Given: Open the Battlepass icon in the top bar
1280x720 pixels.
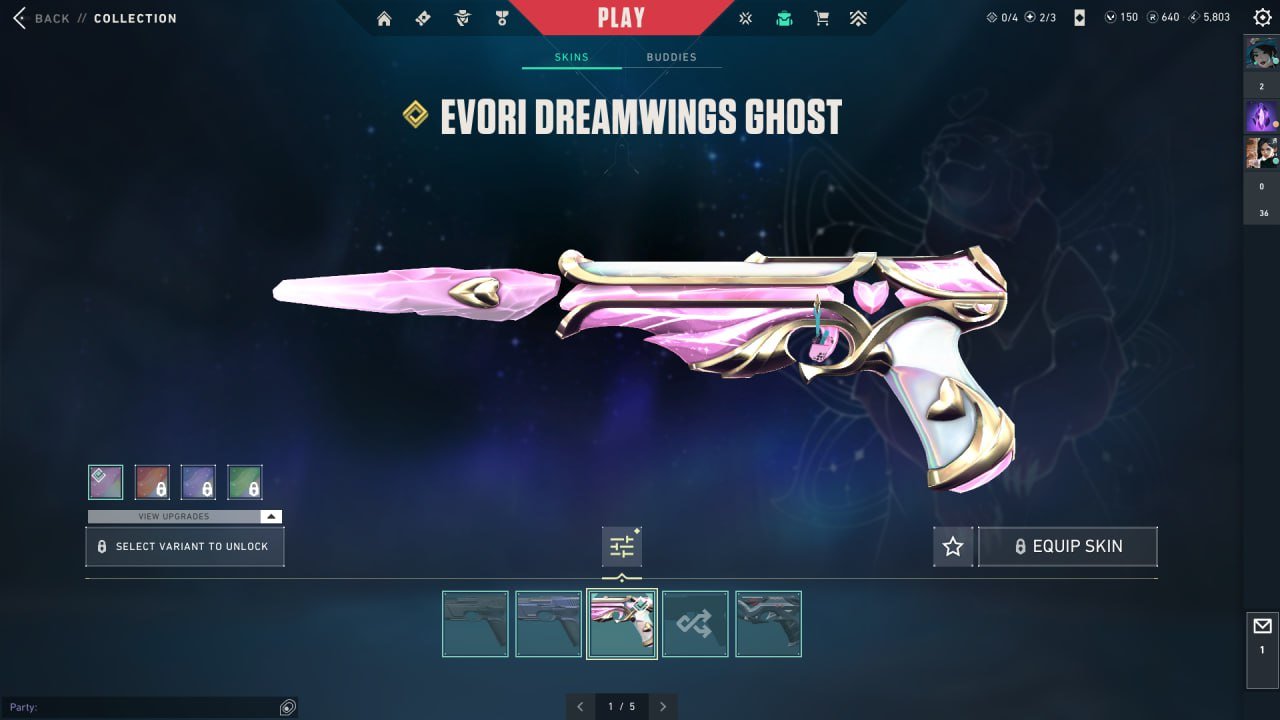Looking at the screenshot, I should (422, 17).
